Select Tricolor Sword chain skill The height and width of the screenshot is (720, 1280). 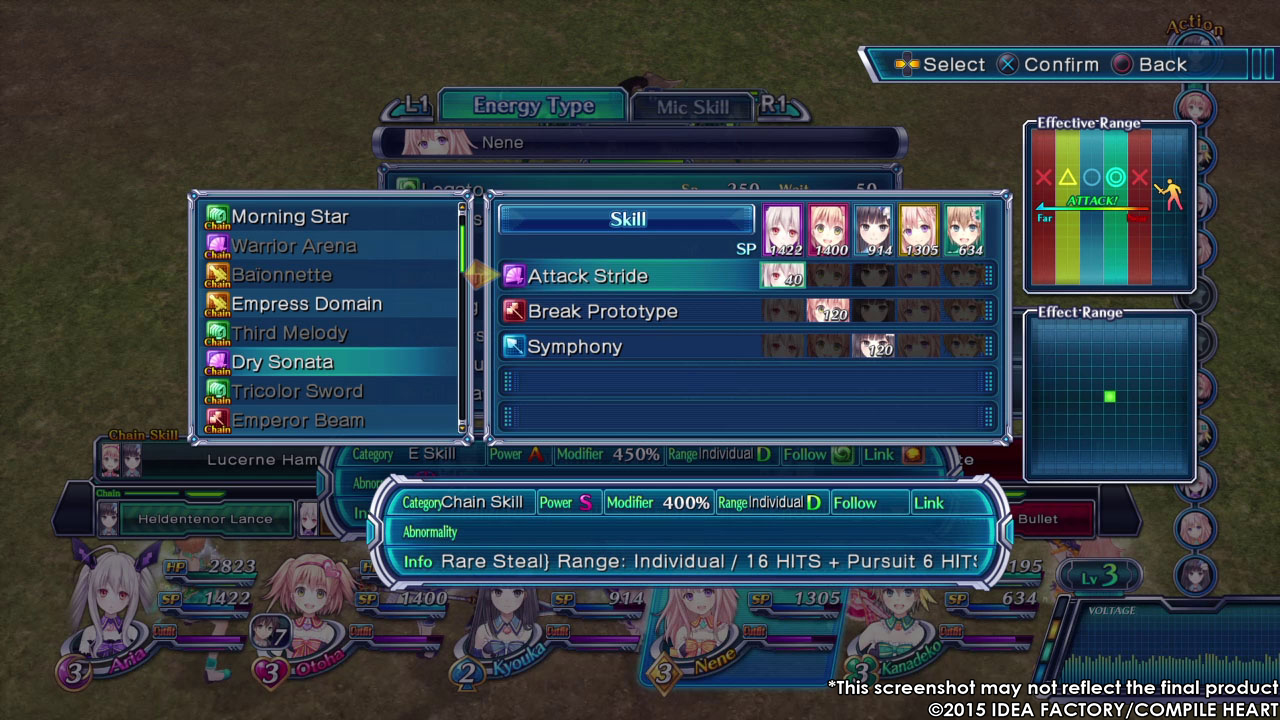click(297, 390)
